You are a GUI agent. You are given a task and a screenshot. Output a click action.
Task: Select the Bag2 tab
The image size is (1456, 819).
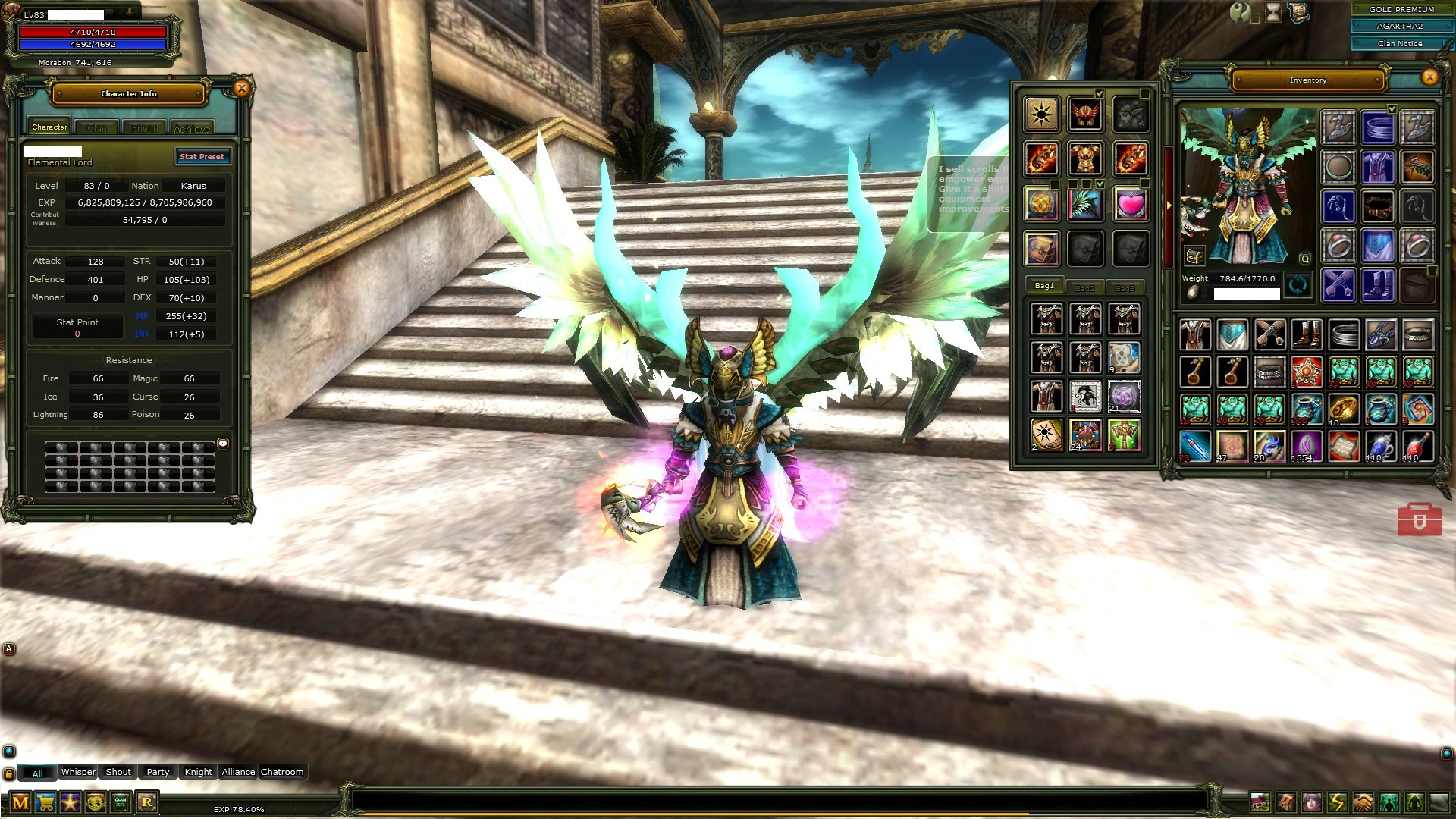tap(1084, 288)
